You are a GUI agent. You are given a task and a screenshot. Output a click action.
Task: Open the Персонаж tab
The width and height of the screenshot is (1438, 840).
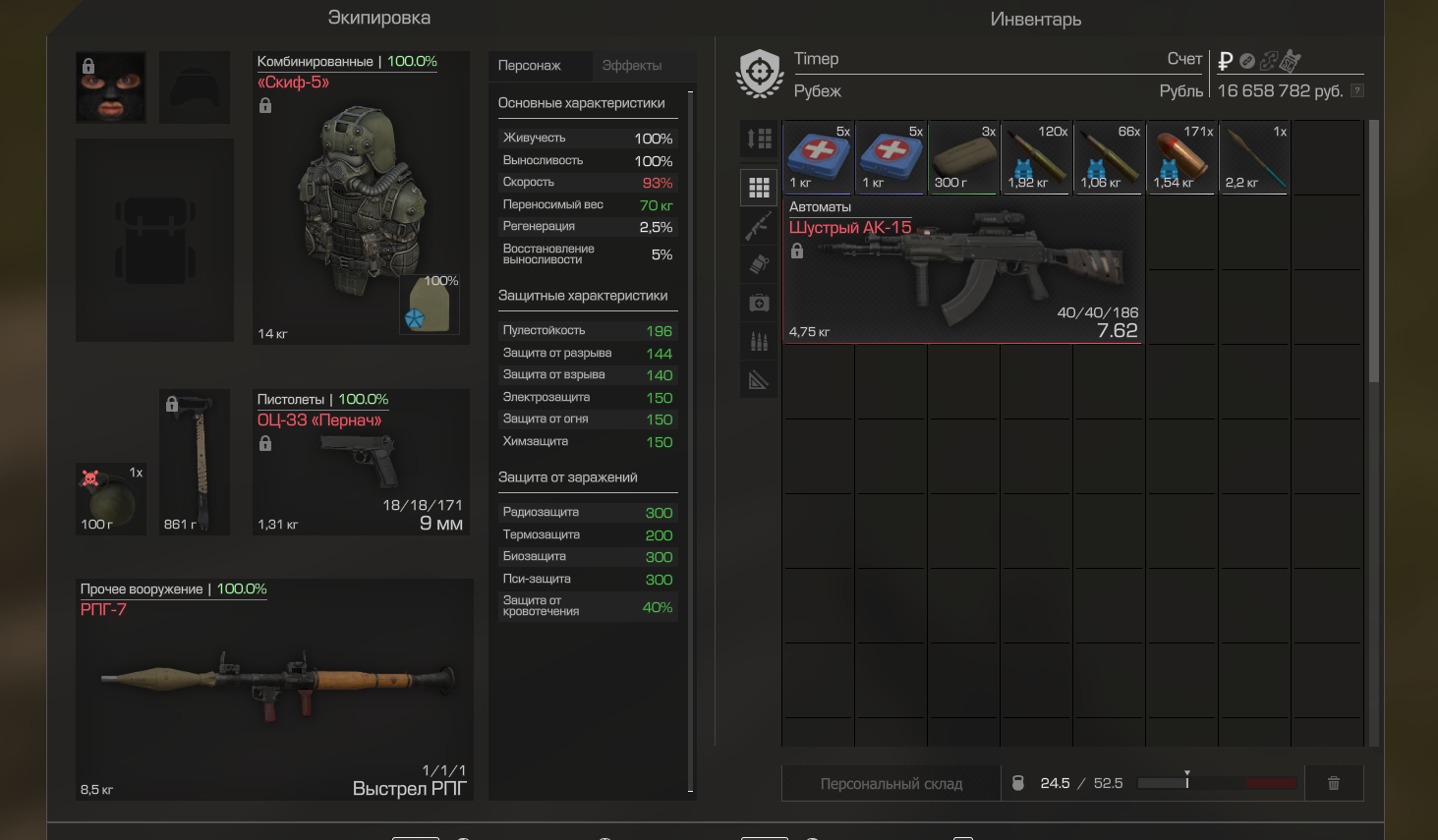[x=530, y=66]
